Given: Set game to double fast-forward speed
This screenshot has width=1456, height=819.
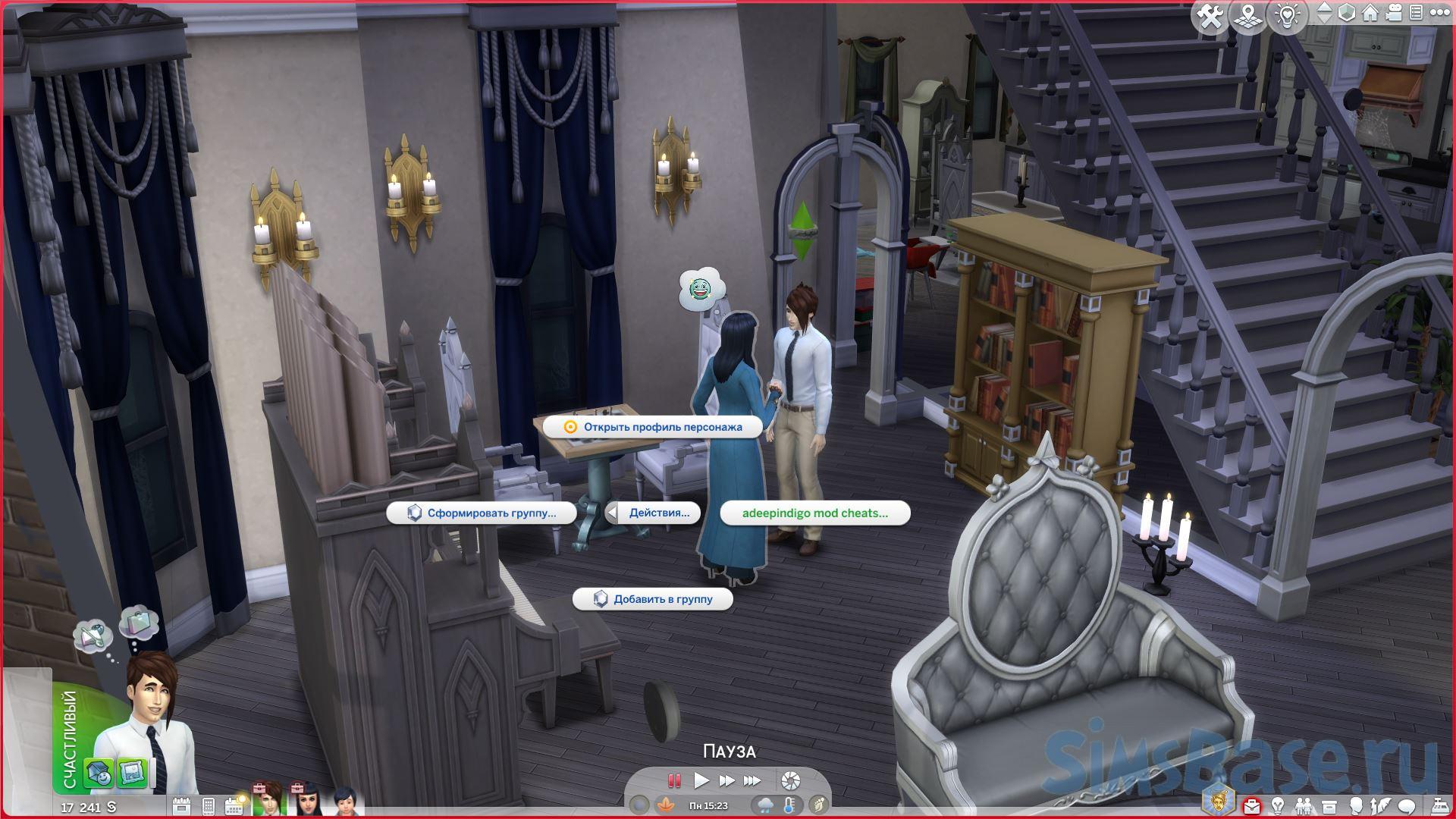Looking at the screenshot, I should [726, 780].
